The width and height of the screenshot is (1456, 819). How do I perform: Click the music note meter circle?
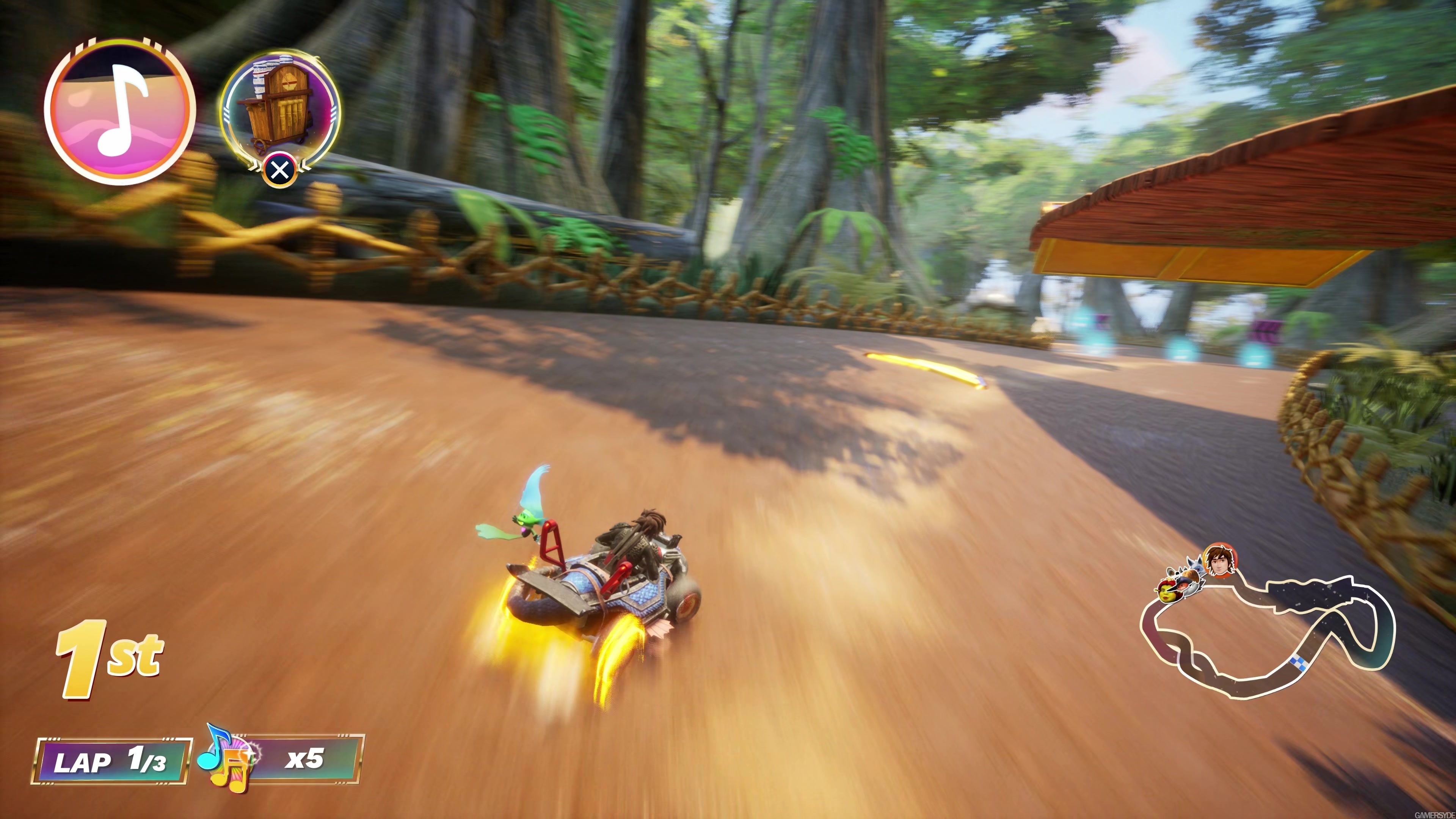click(120, 112)
